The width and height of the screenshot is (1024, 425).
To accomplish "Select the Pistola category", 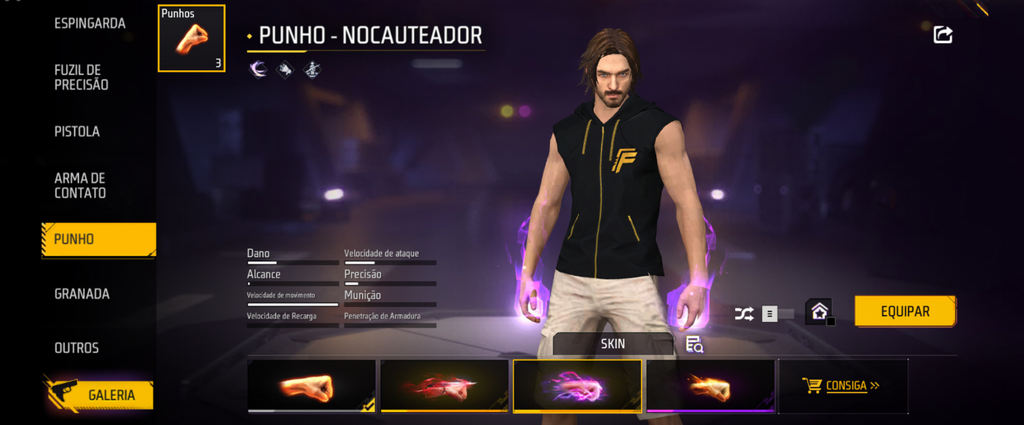I will tap(77, 131).
